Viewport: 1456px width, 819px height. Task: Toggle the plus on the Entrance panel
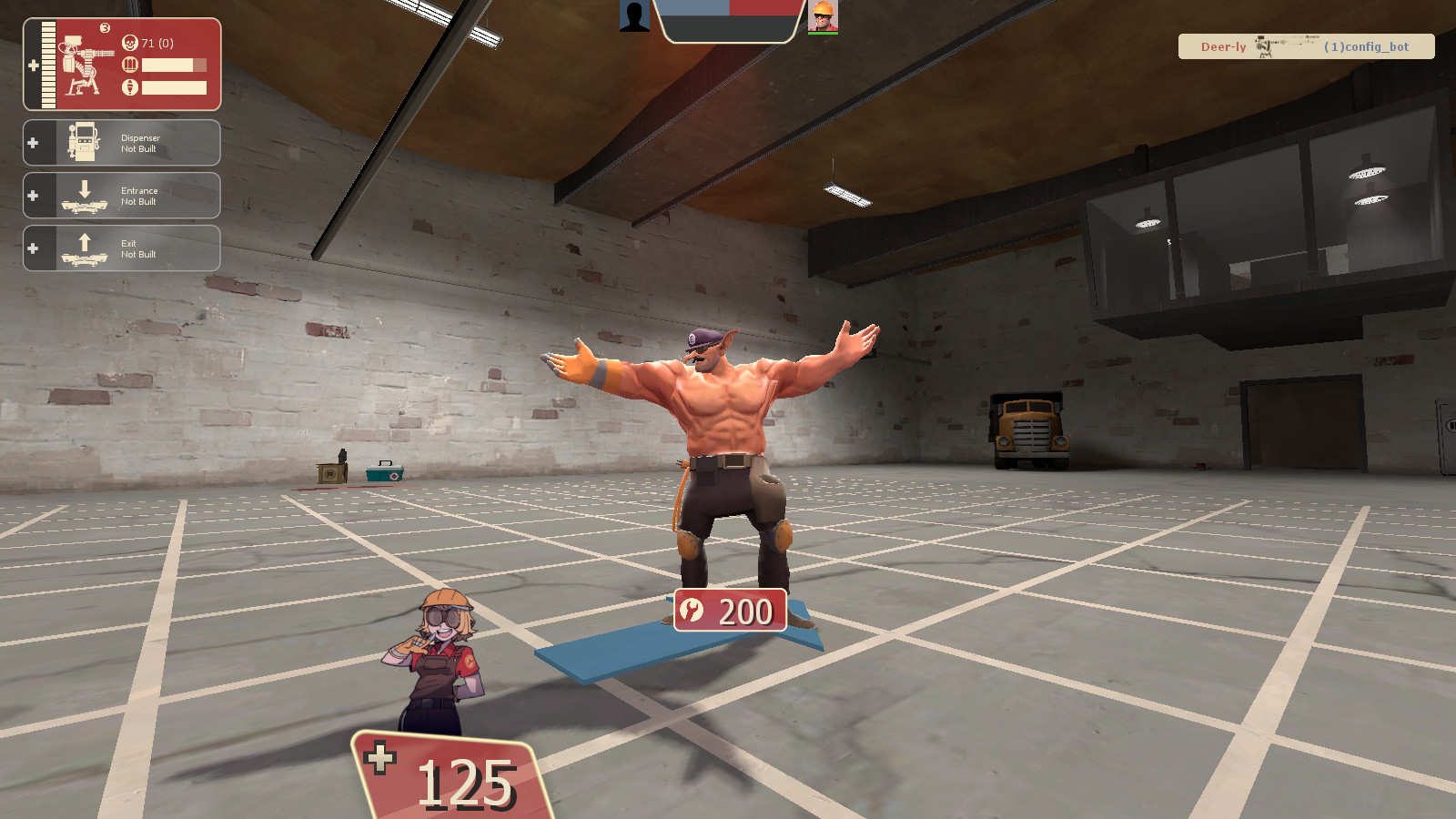coord(35,195)
